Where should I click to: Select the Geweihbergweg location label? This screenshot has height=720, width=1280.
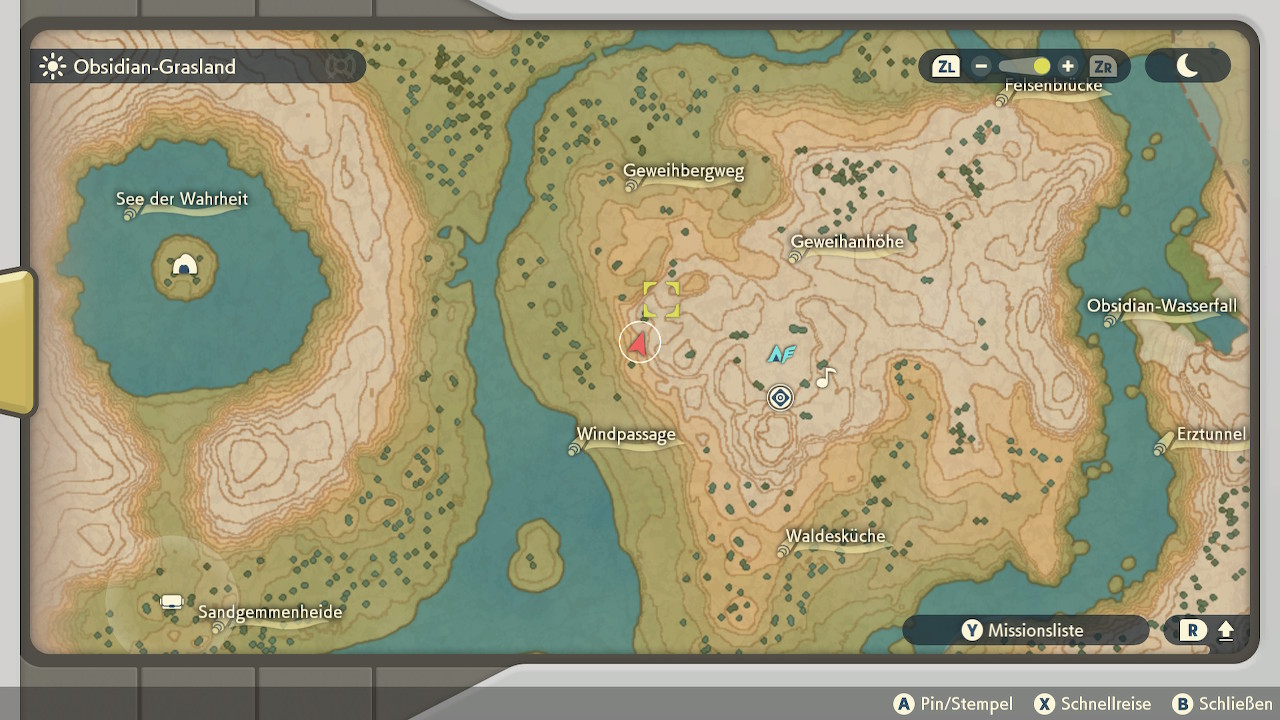[x=683, y=171]
